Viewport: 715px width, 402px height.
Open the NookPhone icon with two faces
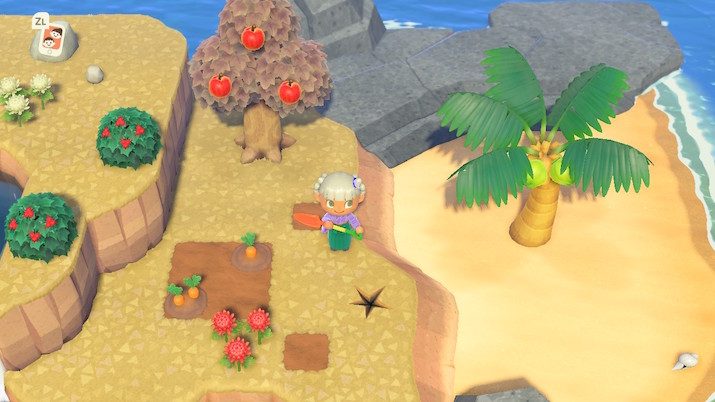pos(53,43)
